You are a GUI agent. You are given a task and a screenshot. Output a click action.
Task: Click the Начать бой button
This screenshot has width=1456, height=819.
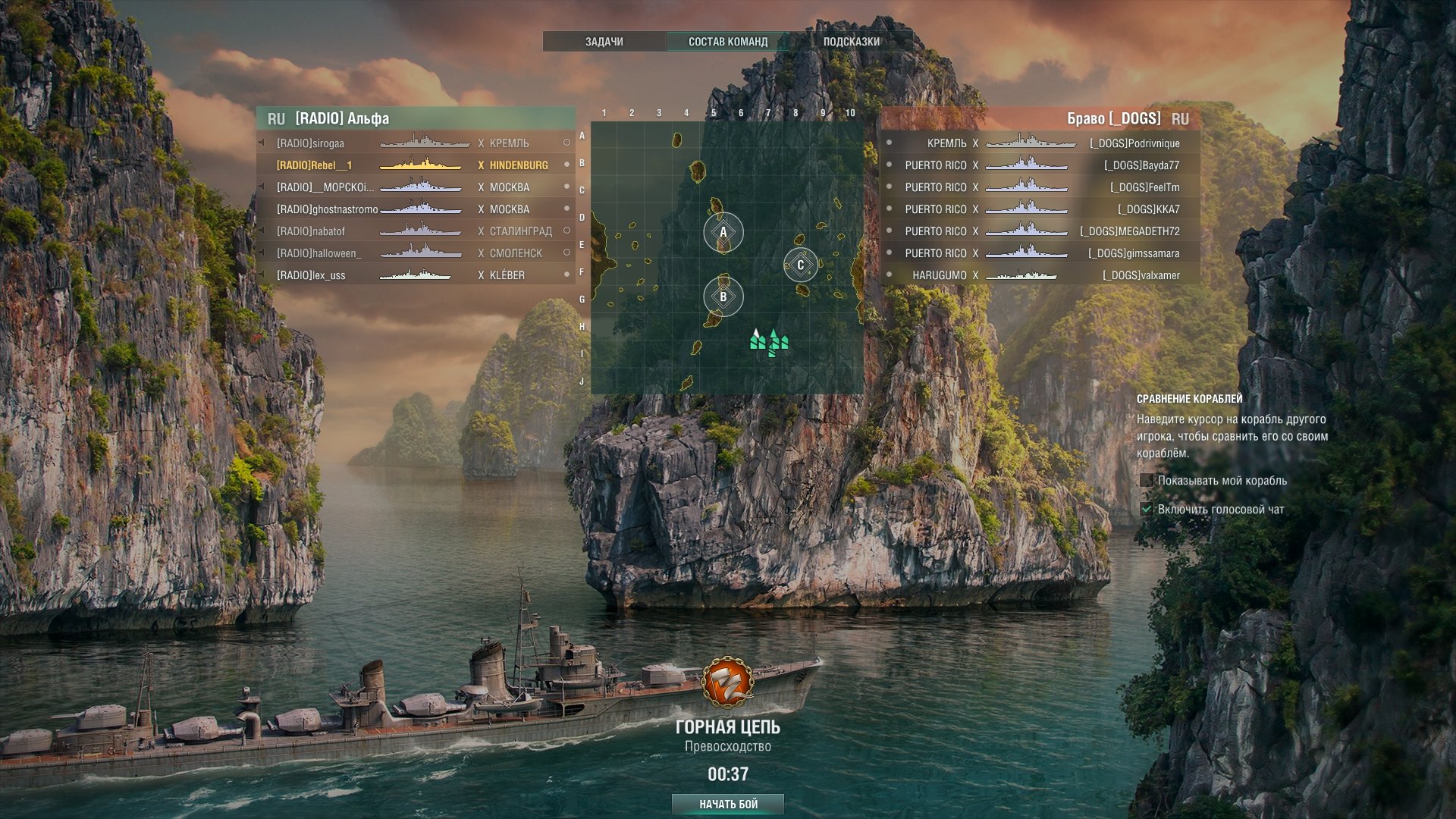(x=728, y=804)
